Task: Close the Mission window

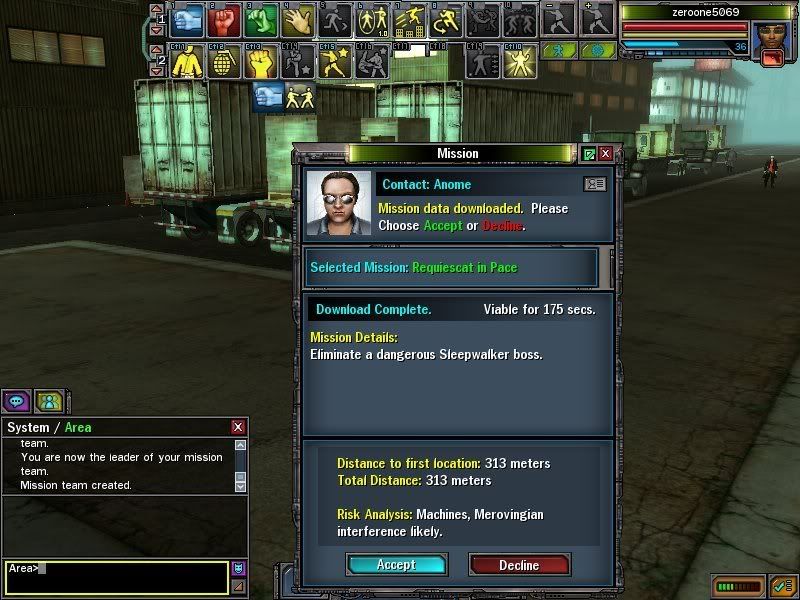Action: (x=606, y=154)
